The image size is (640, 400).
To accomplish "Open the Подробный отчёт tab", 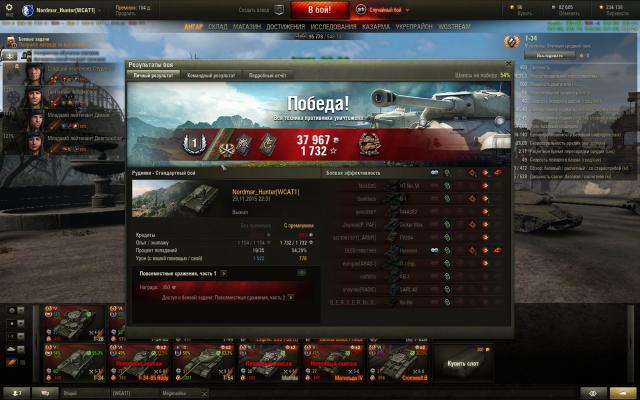I will 267,75.
